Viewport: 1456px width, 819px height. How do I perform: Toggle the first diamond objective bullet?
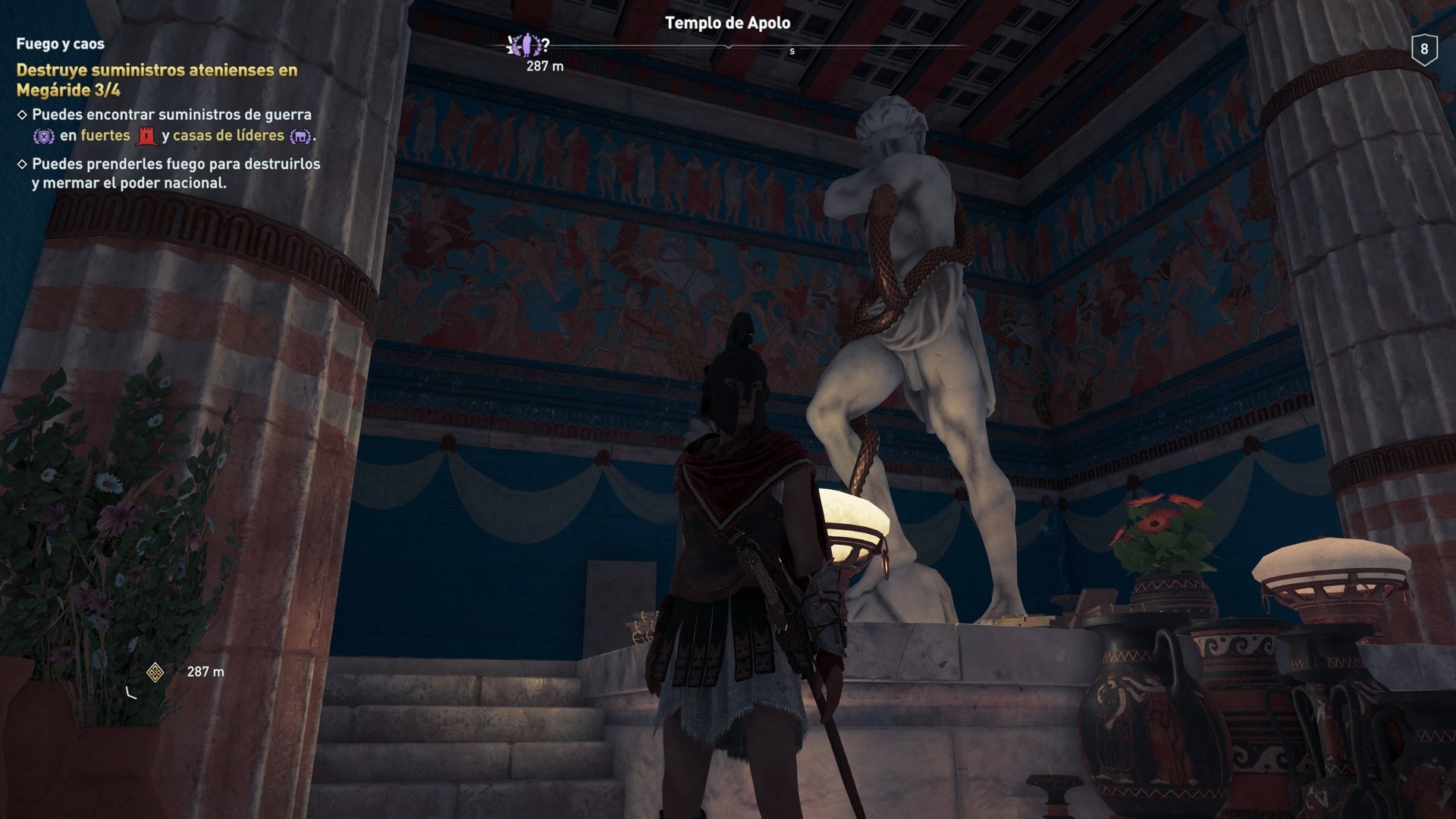click(23, 114)
